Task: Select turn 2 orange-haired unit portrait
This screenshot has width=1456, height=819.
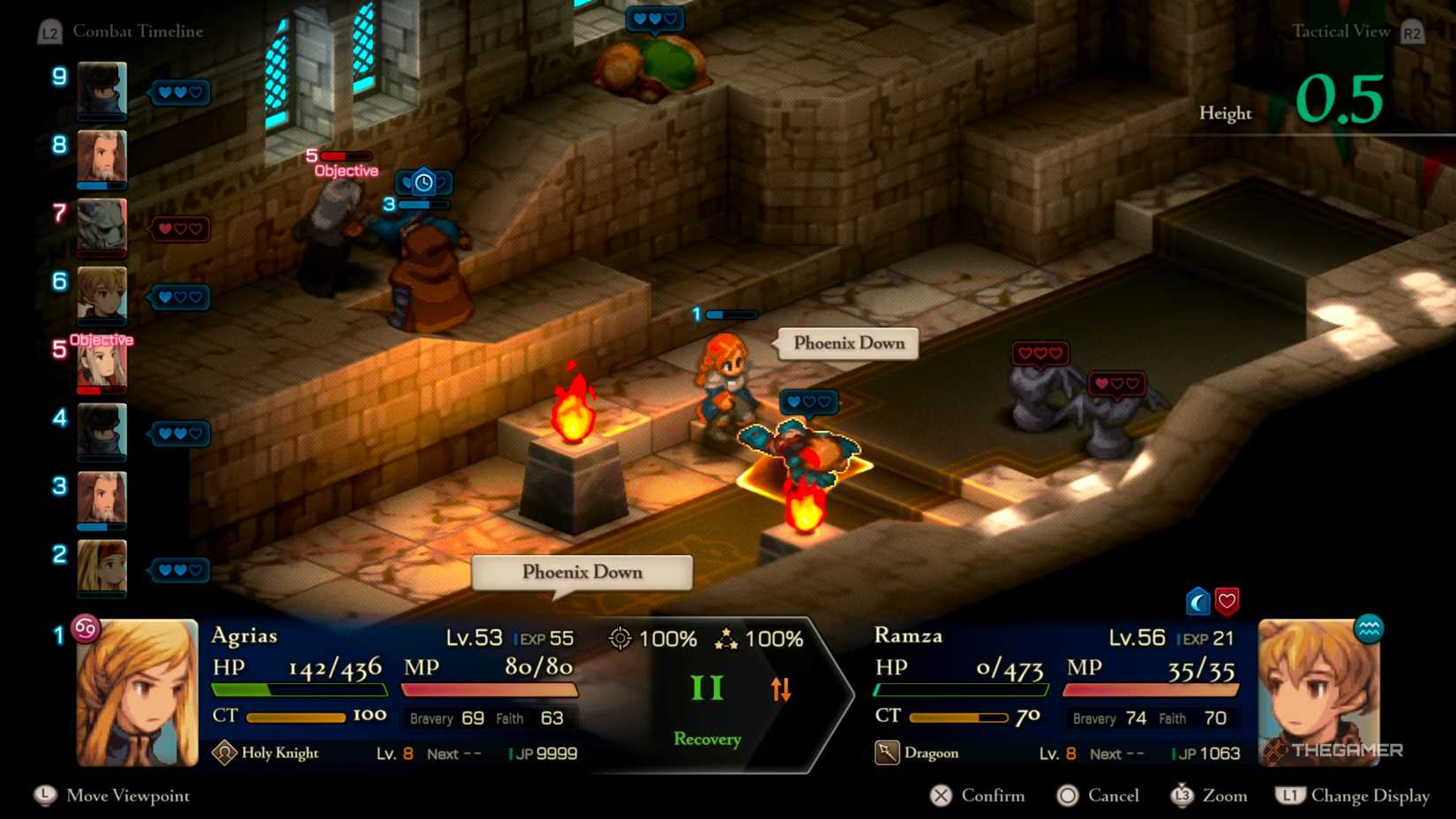Action: (101, 567)
